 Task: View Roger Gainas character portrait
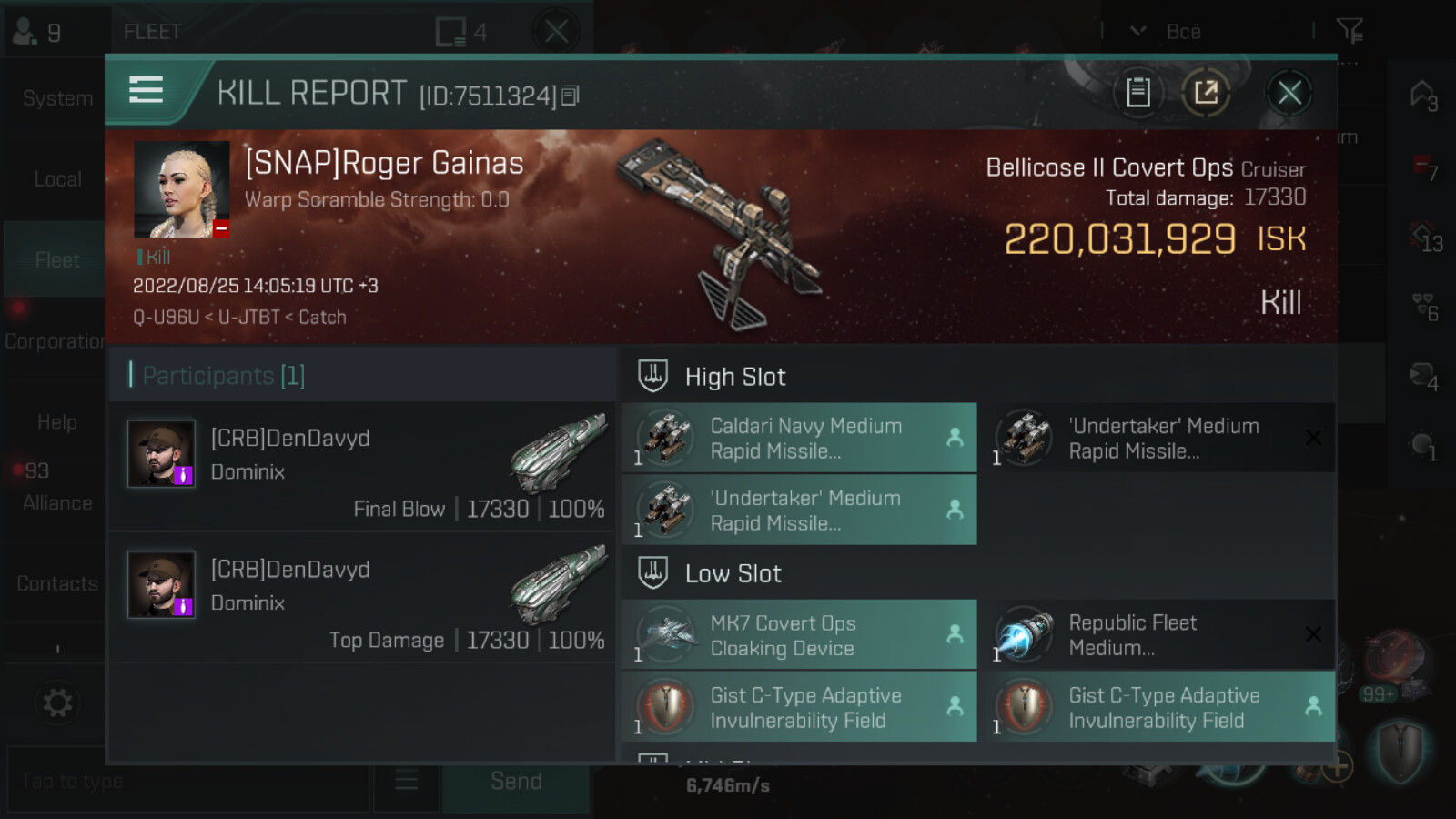click(181, 189)
